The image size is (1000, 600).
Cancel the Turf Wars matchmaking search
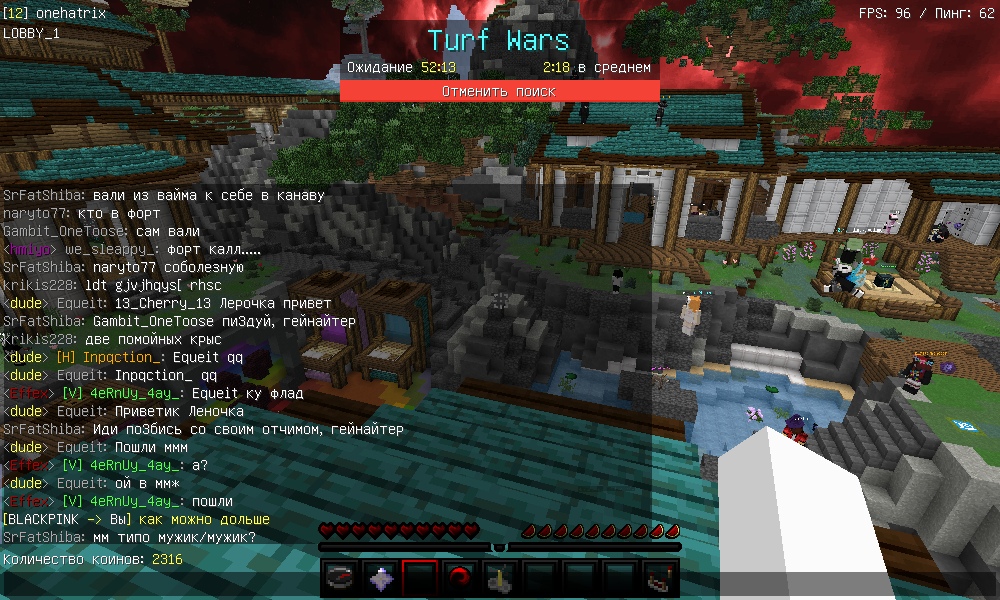click(x=499, y=91)
